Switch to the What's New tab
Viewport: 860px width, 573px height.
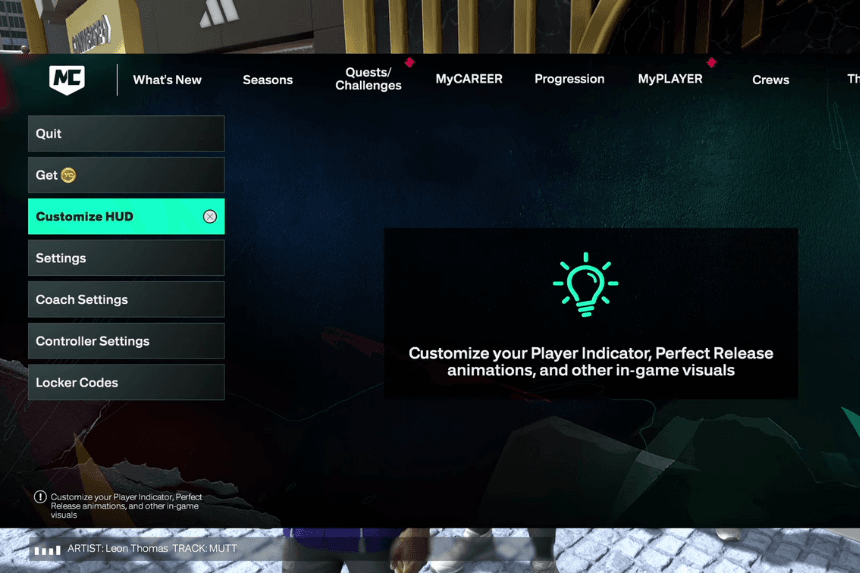click(167, 80)
